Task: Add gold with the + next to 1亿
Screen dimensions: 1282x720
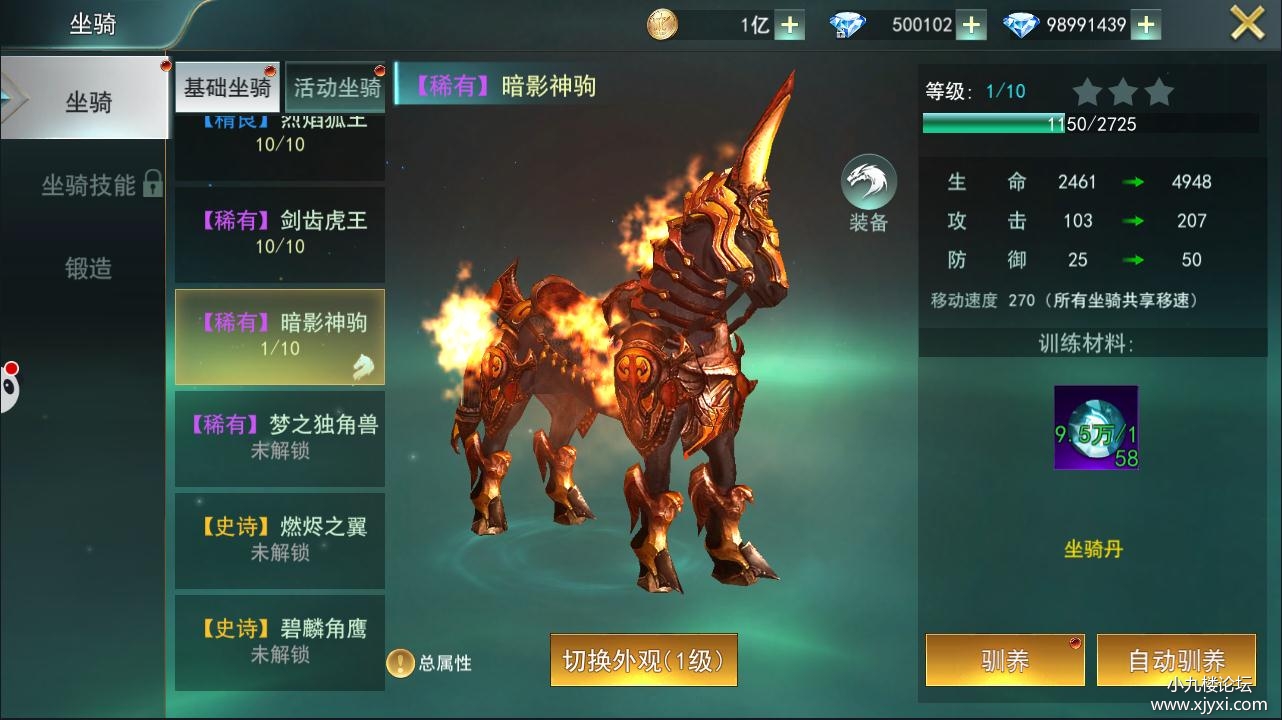Action: 790,23
